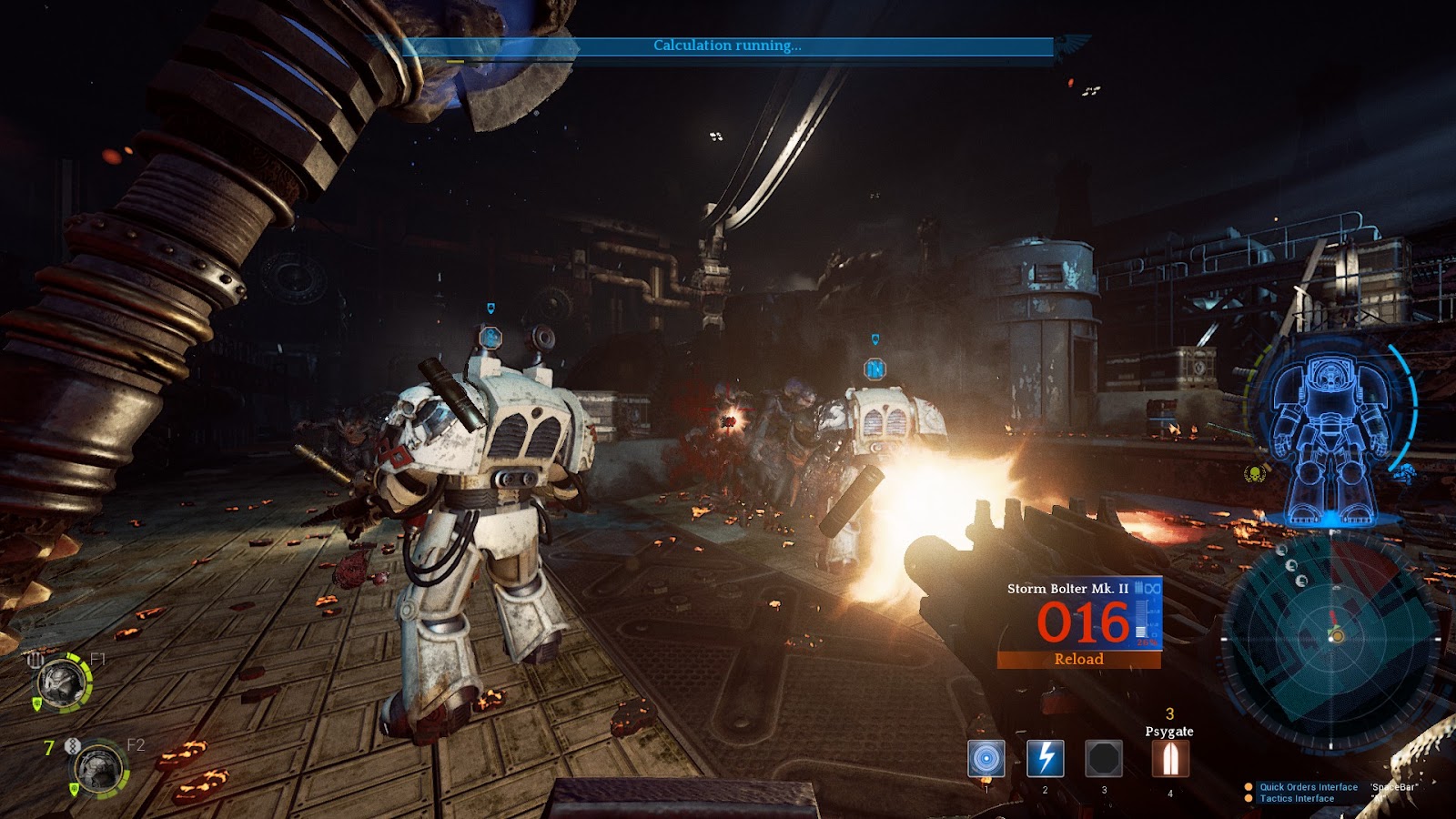
Task: Select the F2 squadmate portrait
Action: click(x=97, y=769)
